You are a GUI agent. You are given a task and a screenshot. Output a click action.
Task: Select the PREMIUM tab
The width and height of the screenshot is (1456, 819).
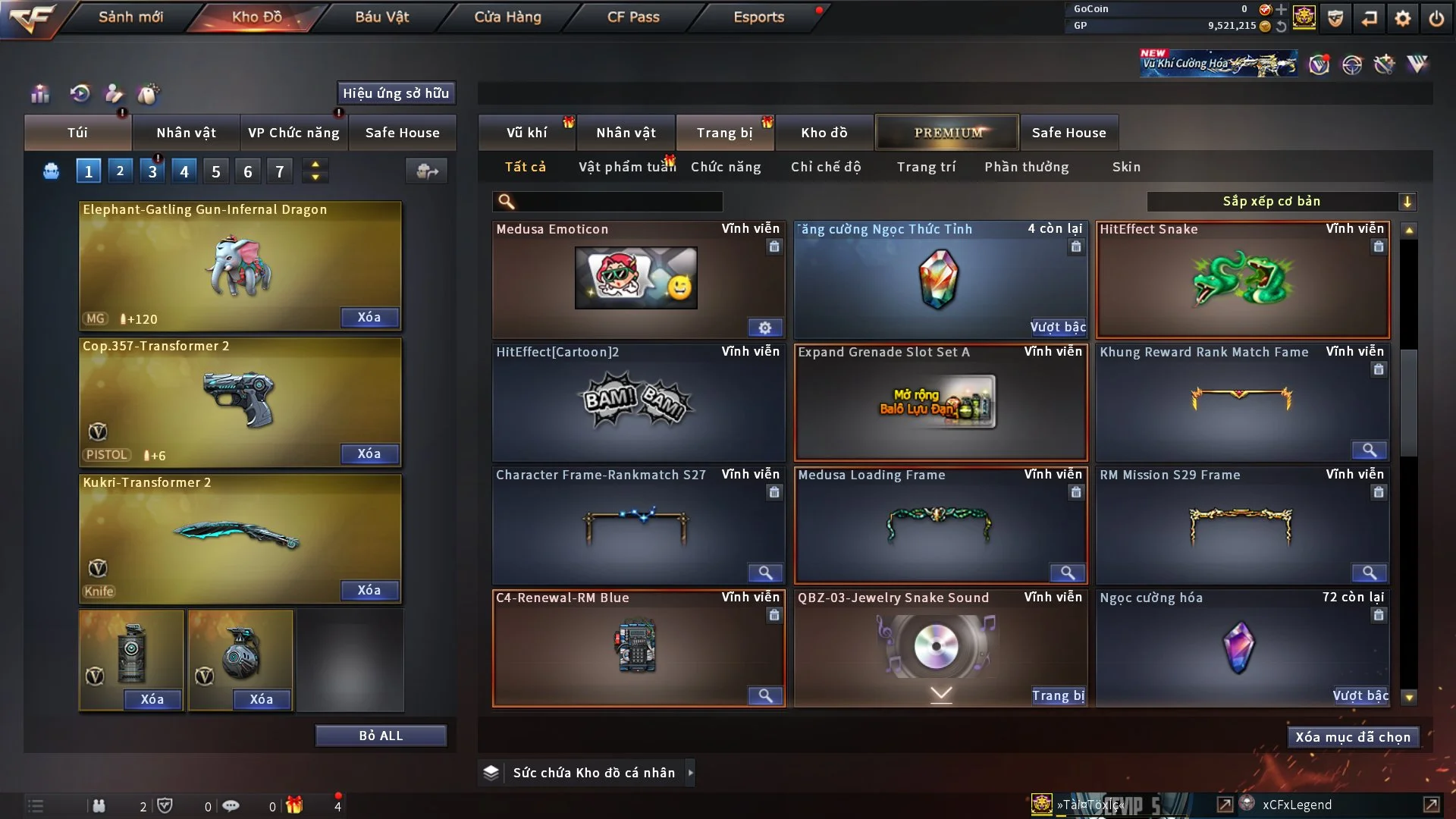pyautogui.click(x=947, y=133)
